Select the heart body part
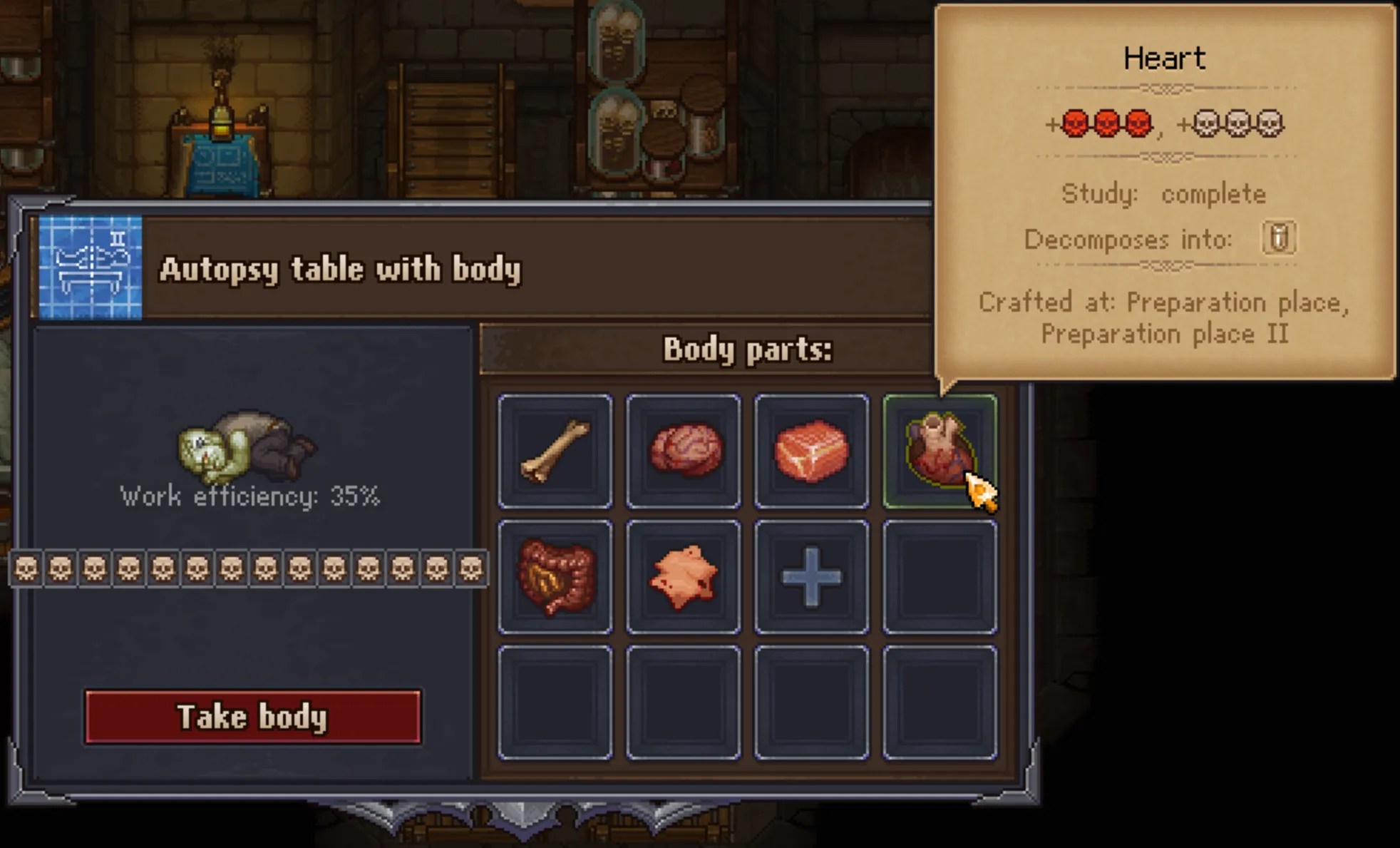1400x848 pixels. click(937, 447)
